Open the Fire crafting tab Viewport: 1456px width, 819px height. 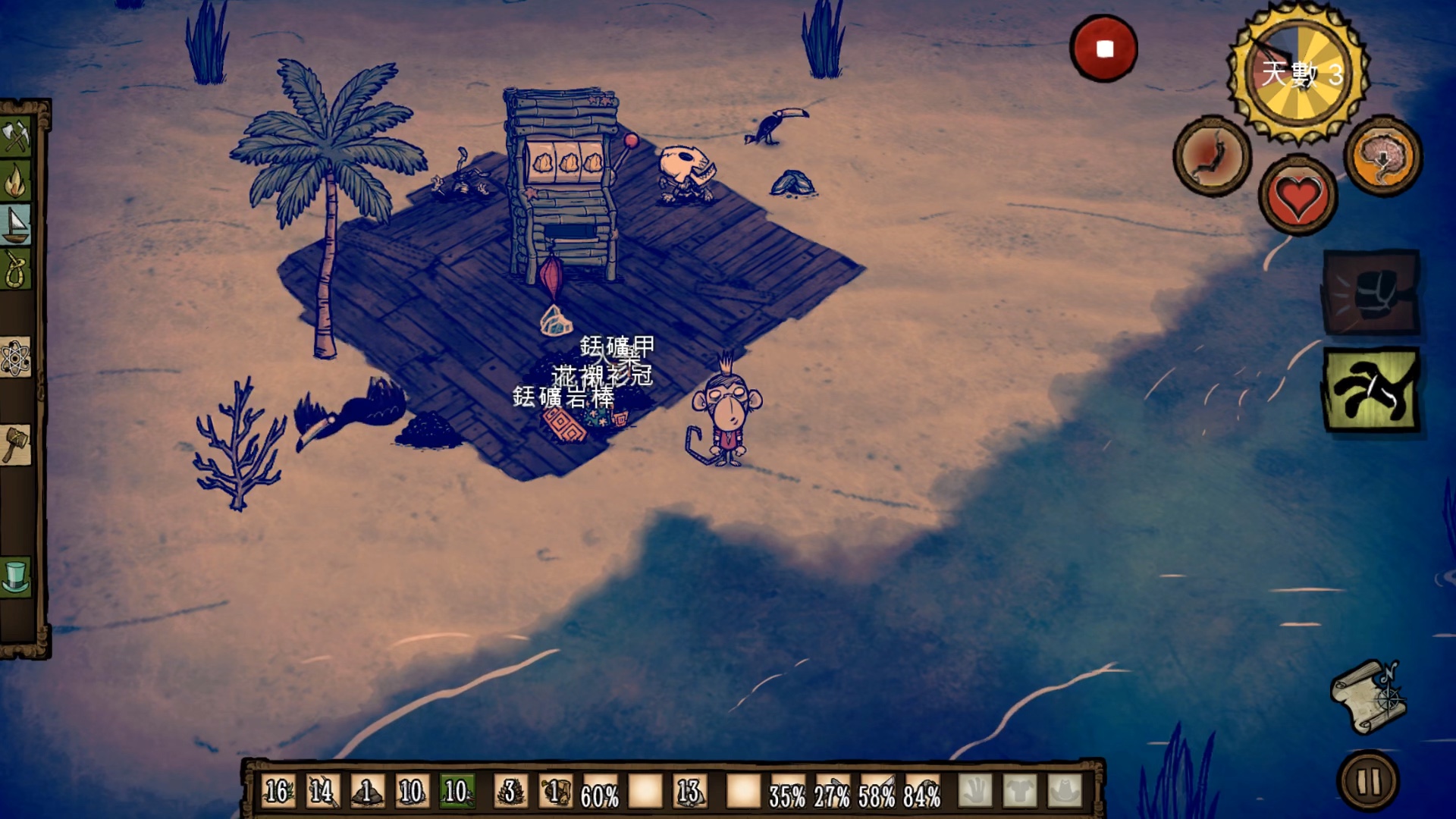click(x=15, y=181)
